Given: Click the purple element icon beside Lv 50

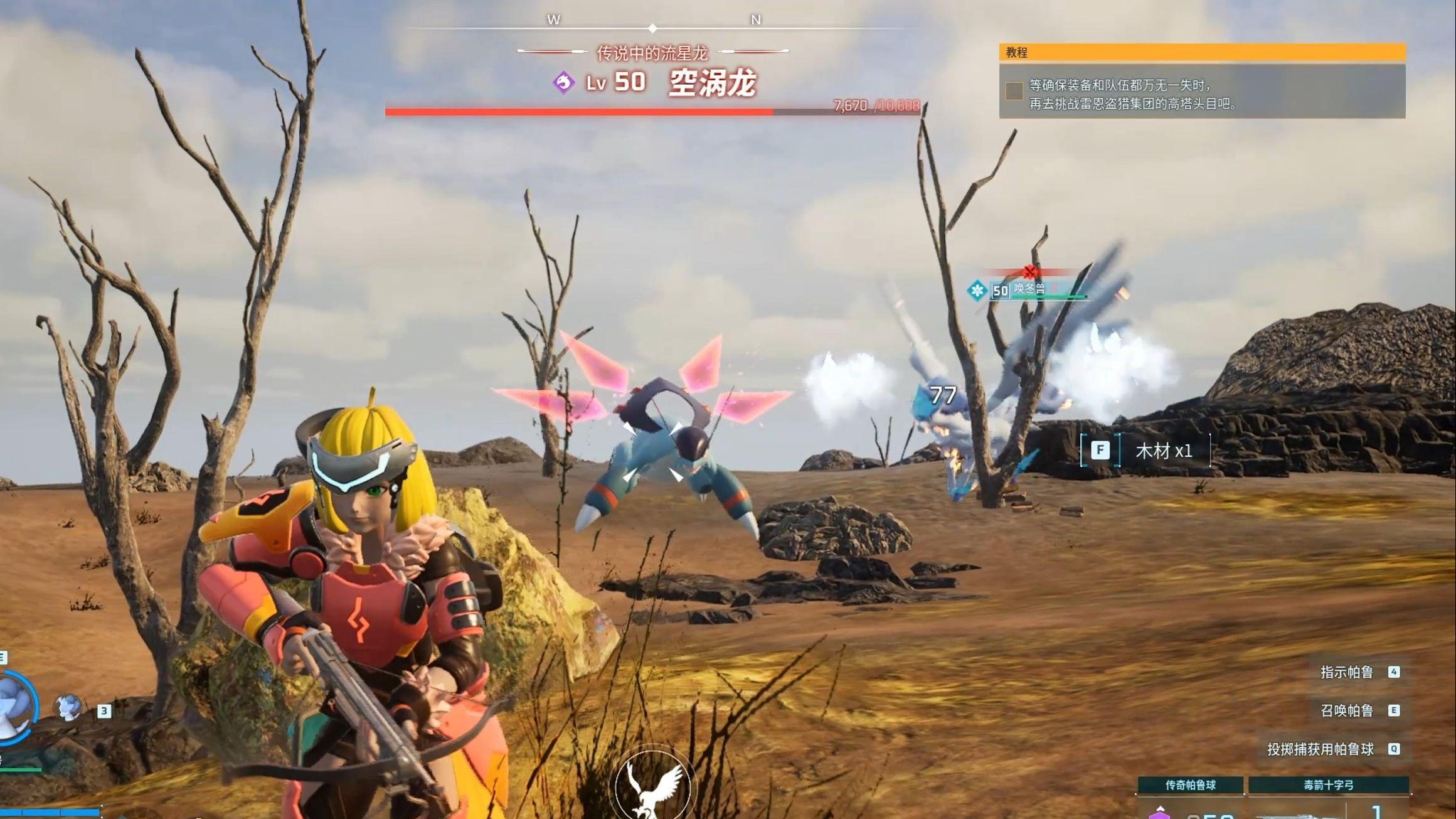Looking at the screenshot, I should 563,83.
